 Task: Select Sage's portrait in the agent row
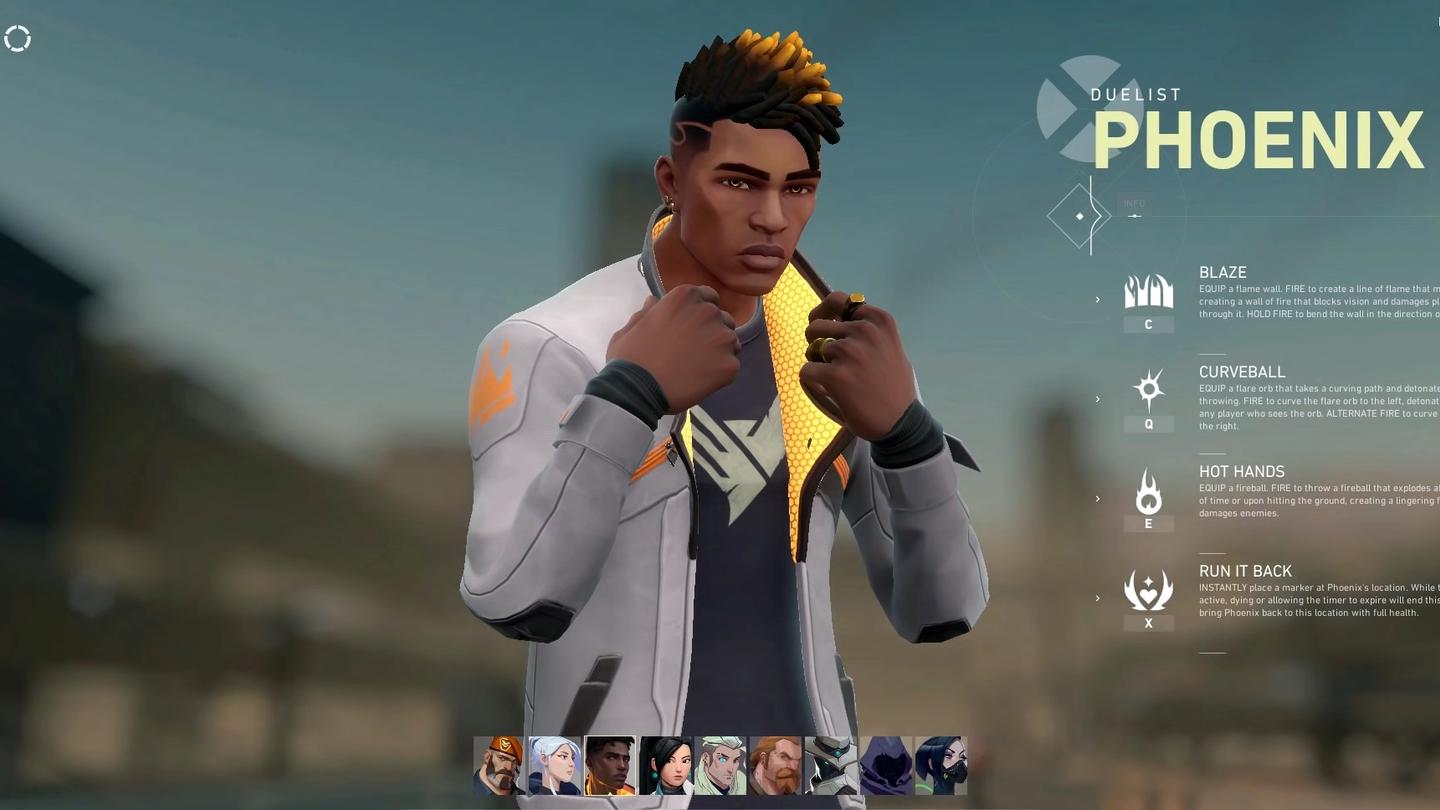(665, 765)
